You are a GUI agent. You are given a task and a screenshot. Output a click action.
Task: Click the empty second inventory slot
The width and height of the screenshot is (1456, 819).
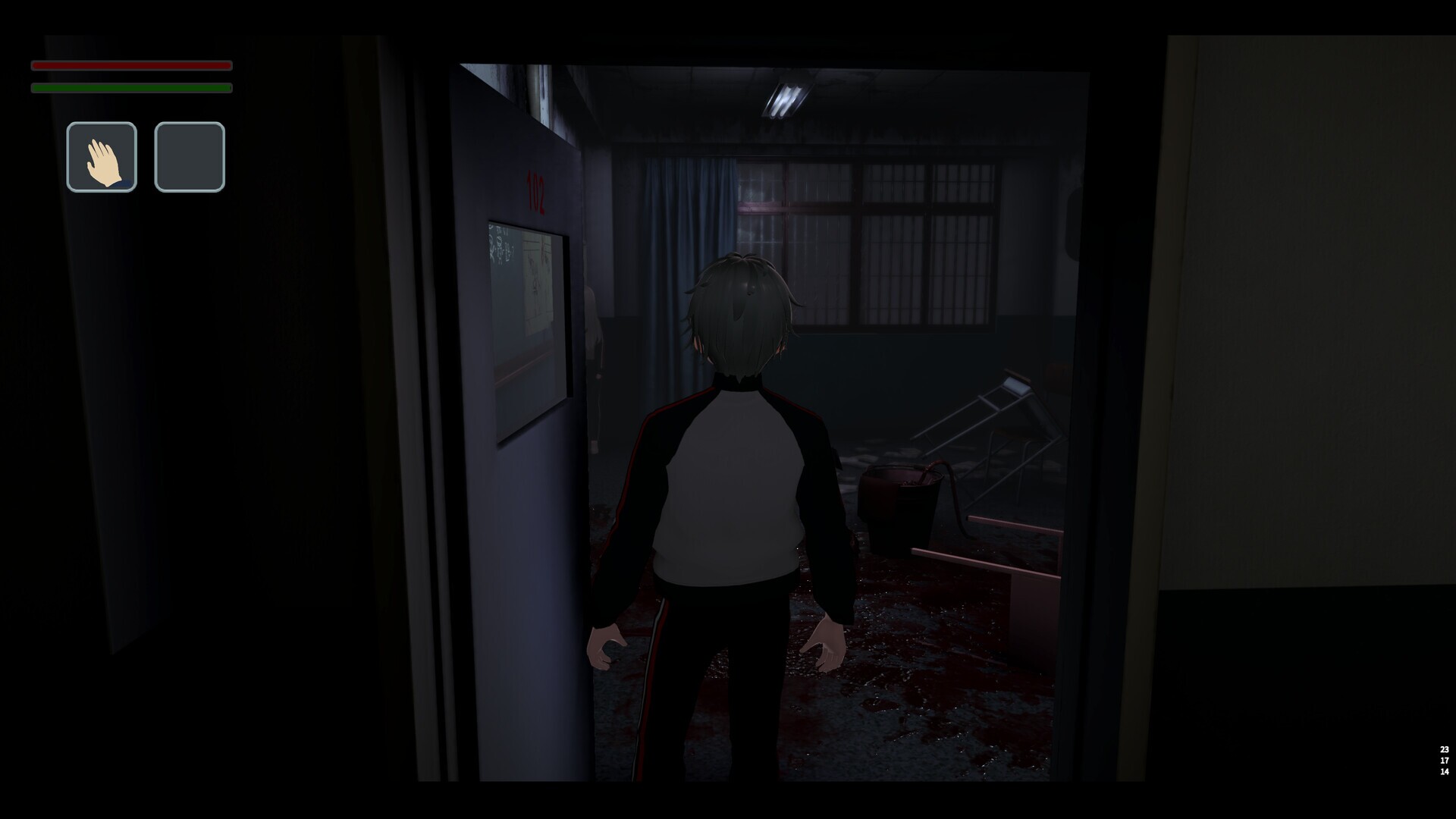tap(190, 156)
